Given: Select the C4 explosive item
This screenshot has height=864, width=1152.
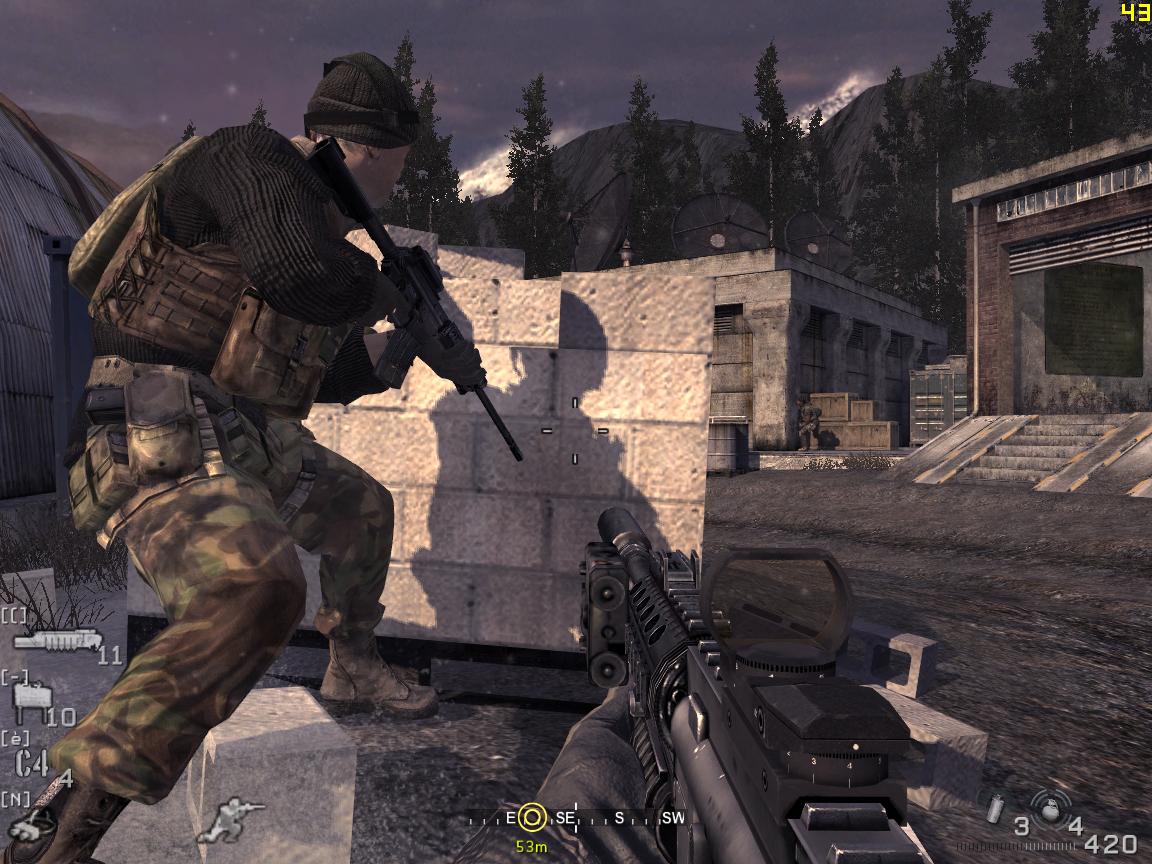Looking at the screenshot, I should tap(32, 762).
